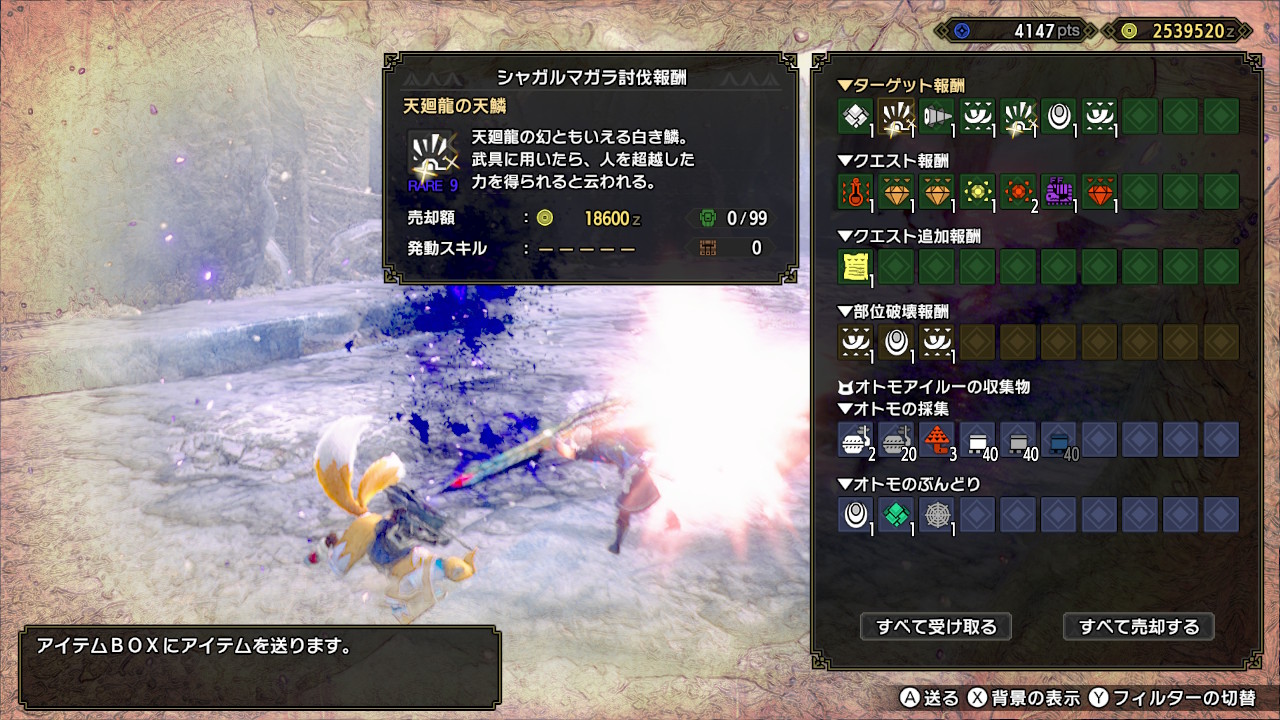The width and height of the screenshot is (1280, 720).
Task: Click the monster horn item in target rewards
Action: click(x=936, y=118)
